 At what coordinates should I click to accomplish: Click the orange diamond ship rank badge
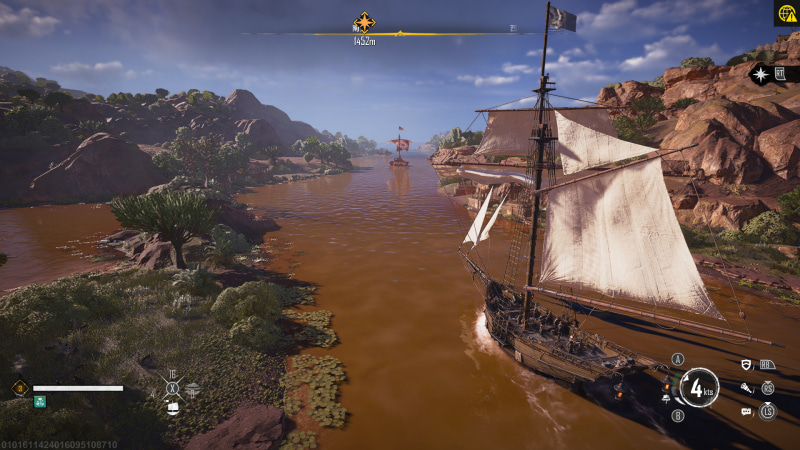click(19, 388)
